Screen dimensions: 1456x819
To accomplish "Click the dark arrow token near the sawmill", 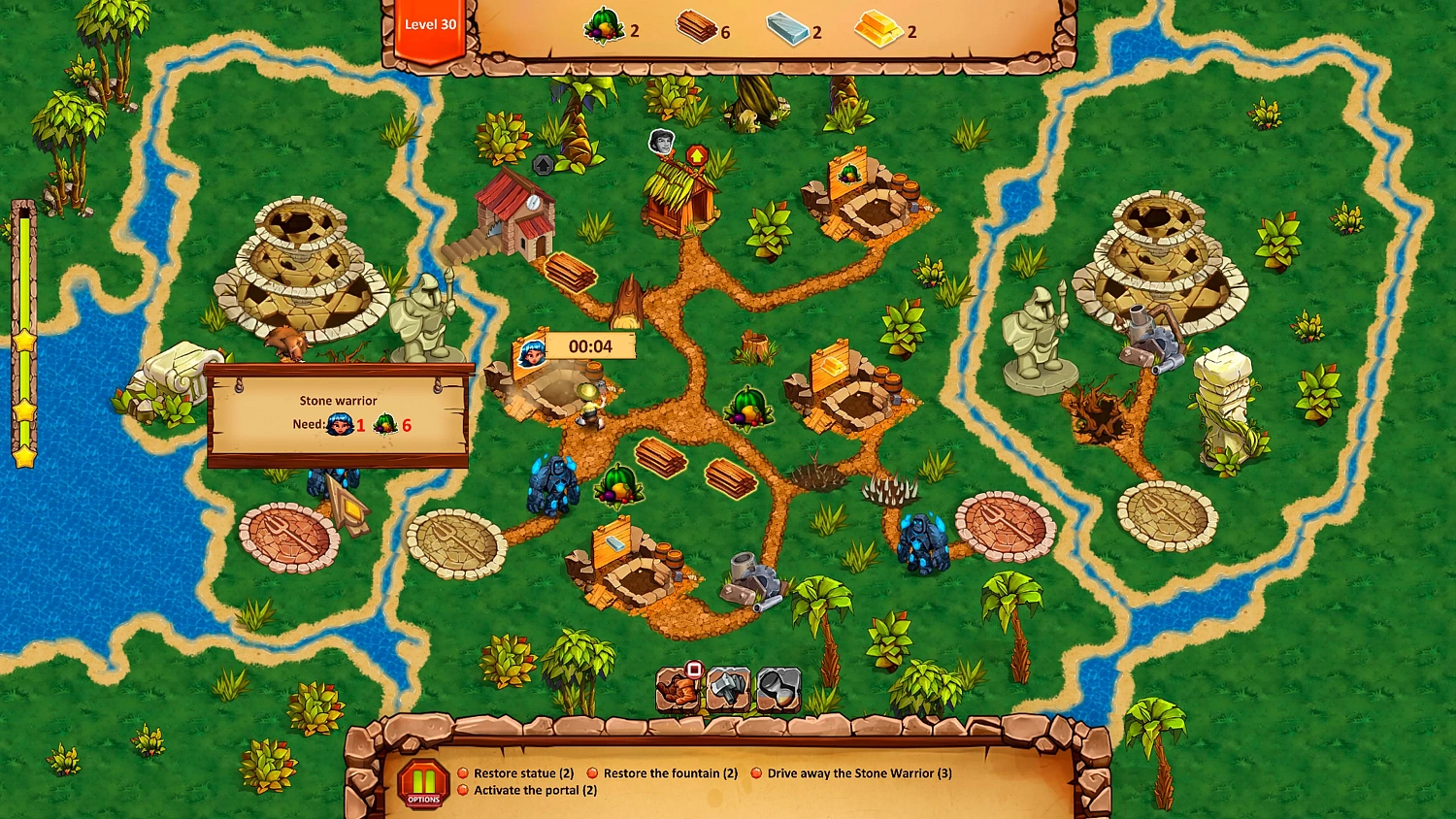I will pyautogui.click(x=541, y=165).
